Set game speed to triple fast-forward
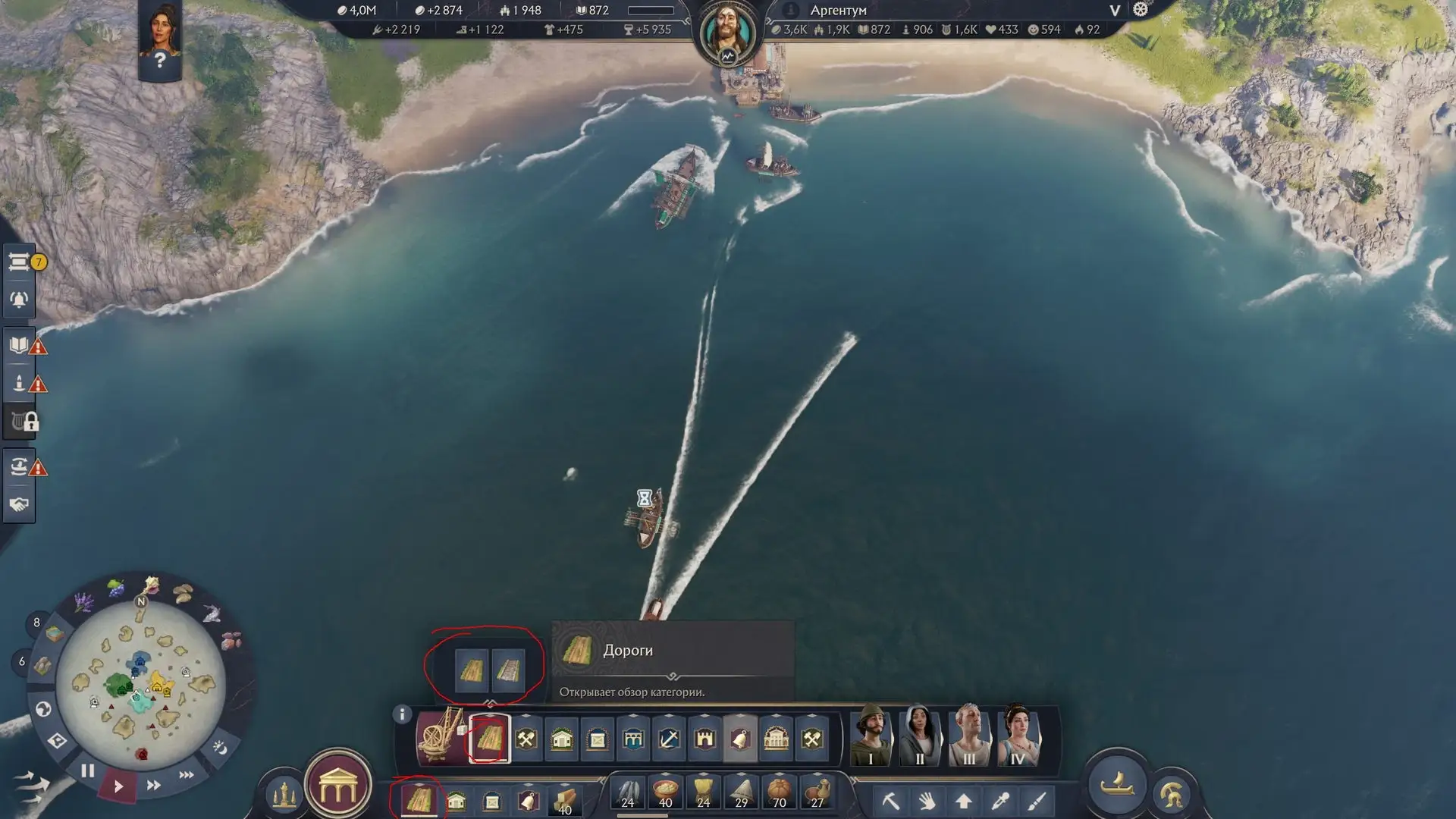 coord(186,774)
